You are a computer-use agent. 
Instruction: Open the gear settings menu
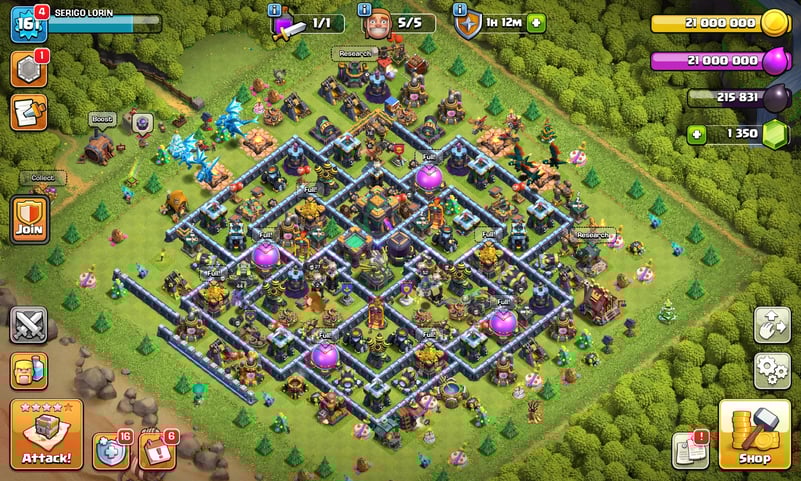coord(771,371)
